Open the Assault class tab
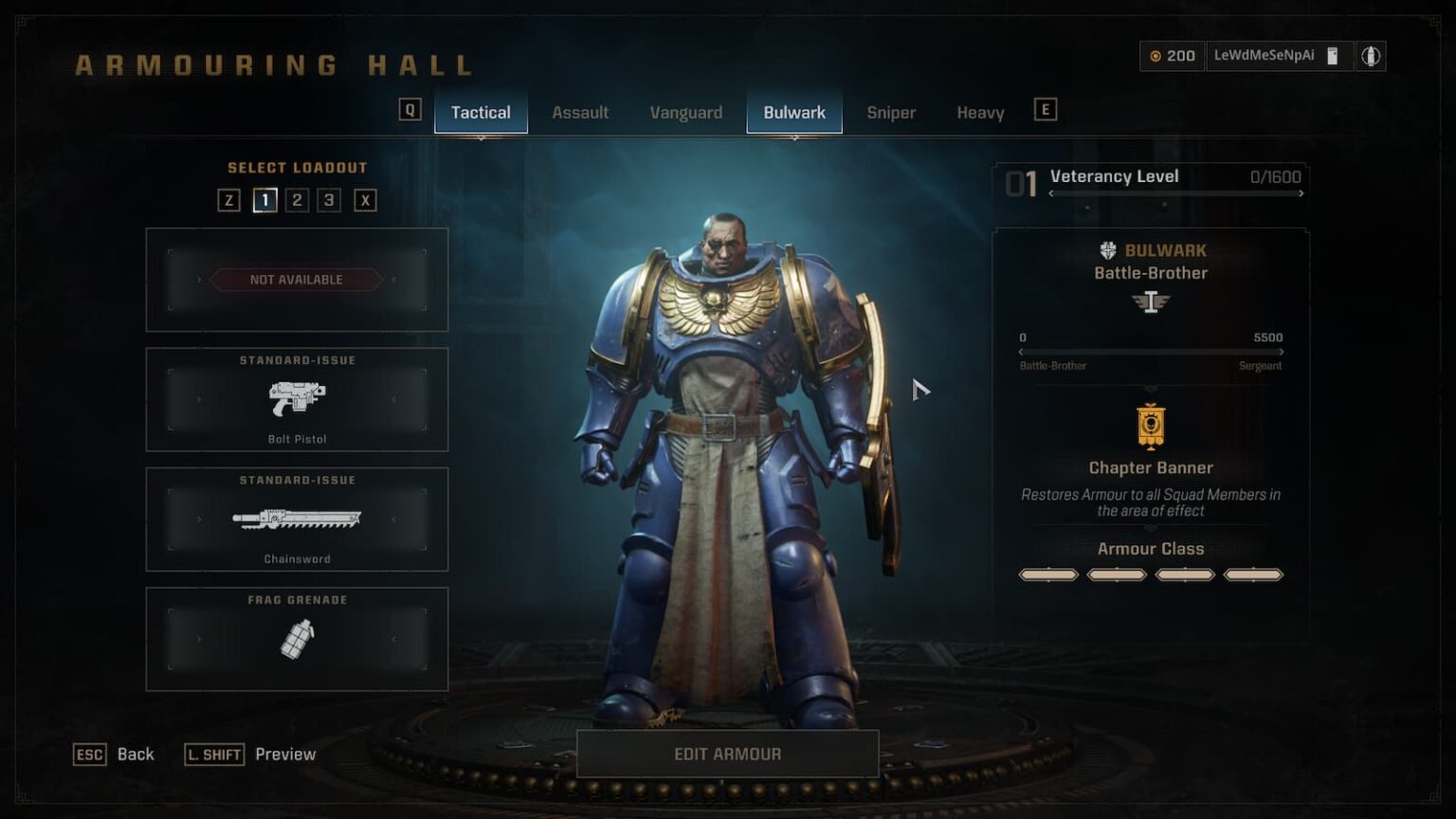 point(580,112)
